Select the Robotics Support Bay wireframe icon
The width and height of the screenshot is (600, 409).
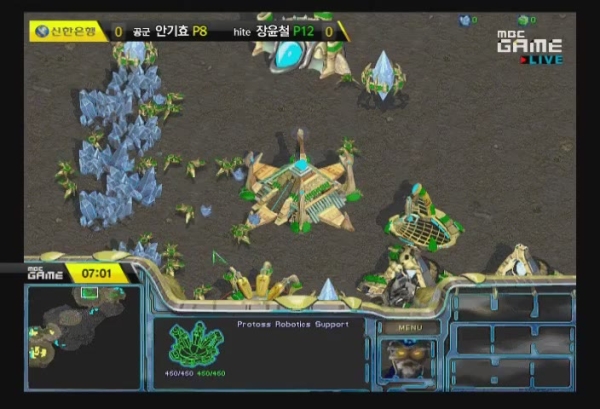pos(196,345)
